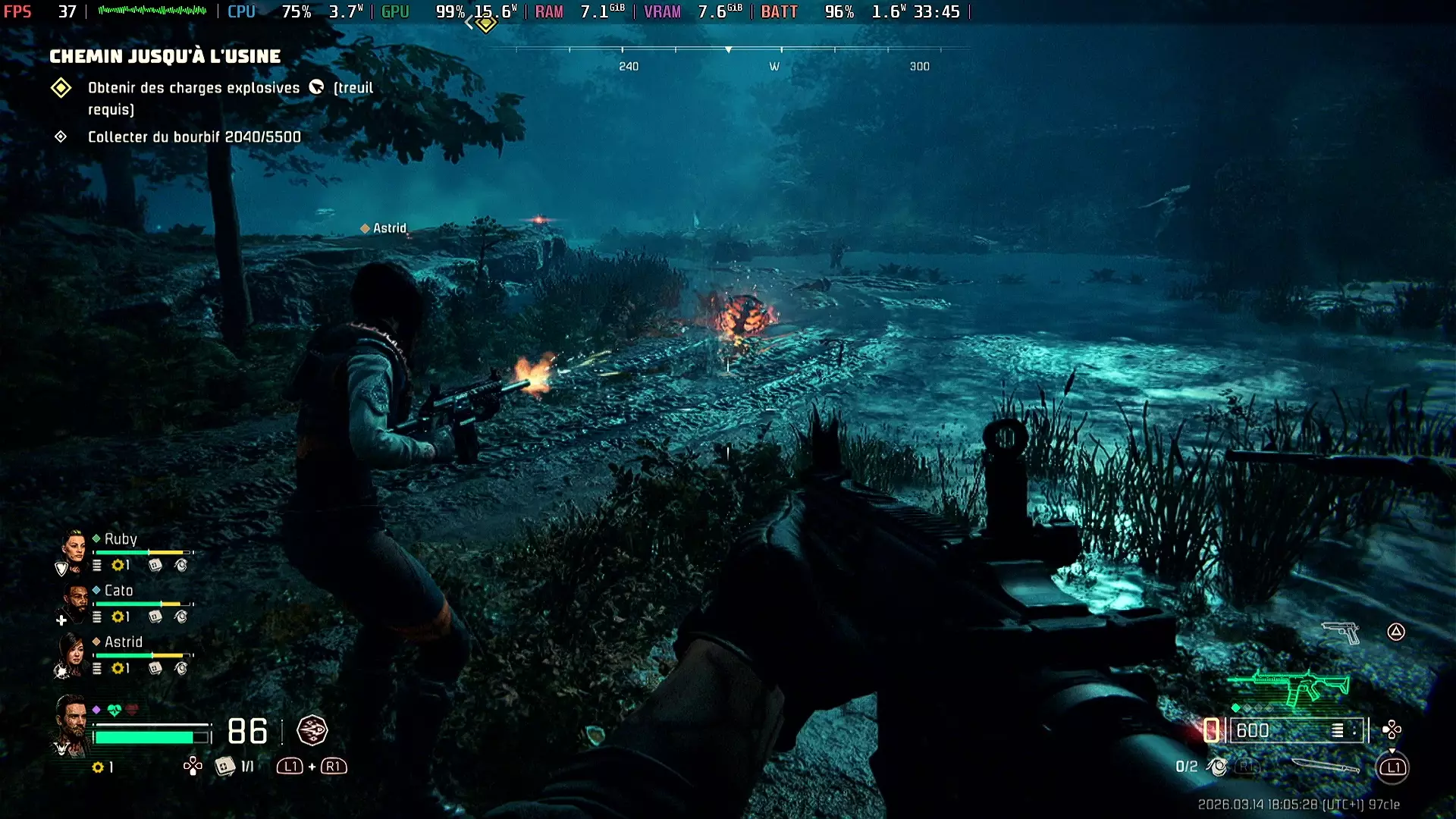Activate the circular ability icon beside 86
Screen dimensions: 1456x819
(312, 731)
